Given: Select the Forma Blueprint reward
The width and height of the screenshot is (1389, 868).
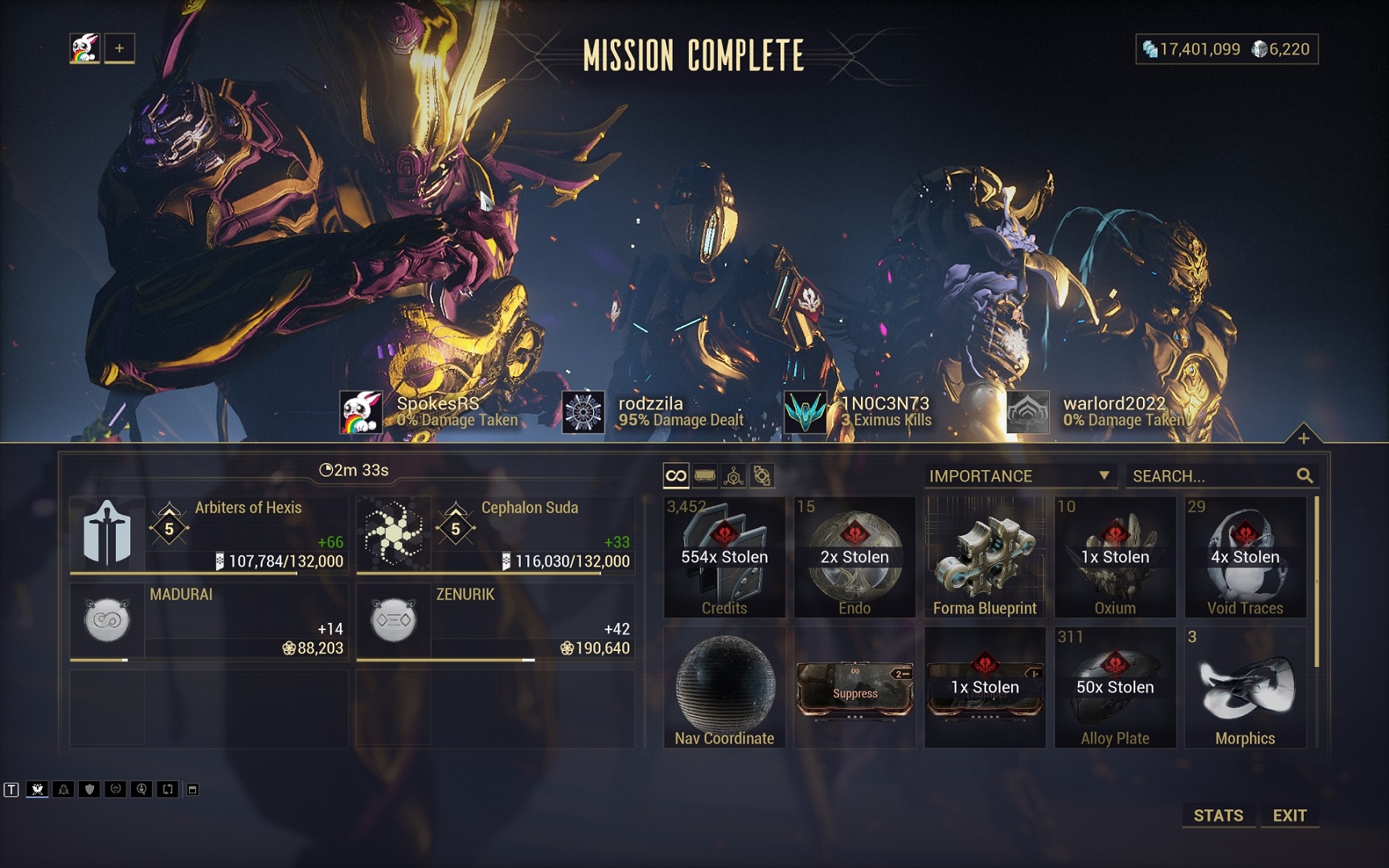Looking at the screenshot, I should (985, 557).
